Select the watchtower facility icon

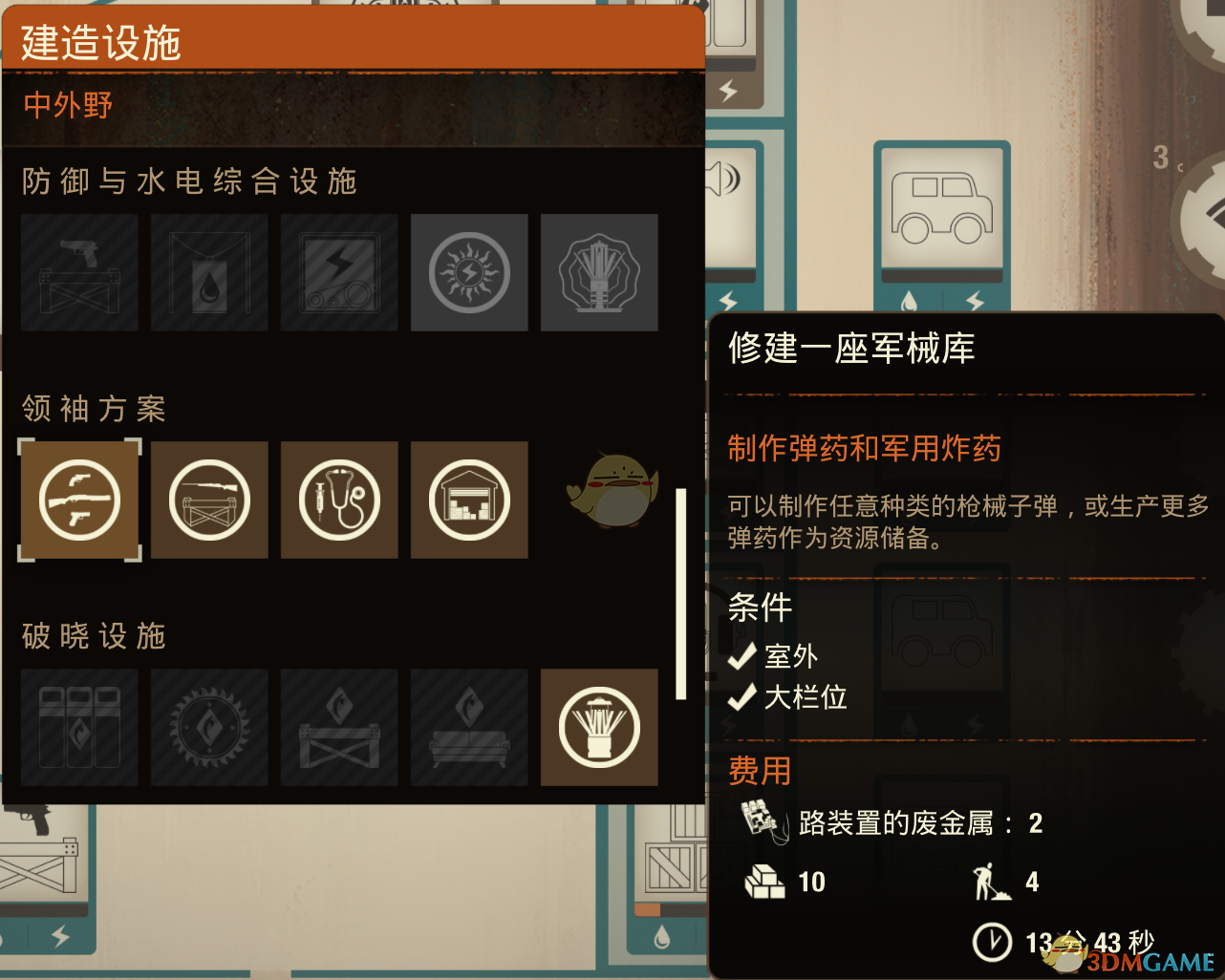599,272
